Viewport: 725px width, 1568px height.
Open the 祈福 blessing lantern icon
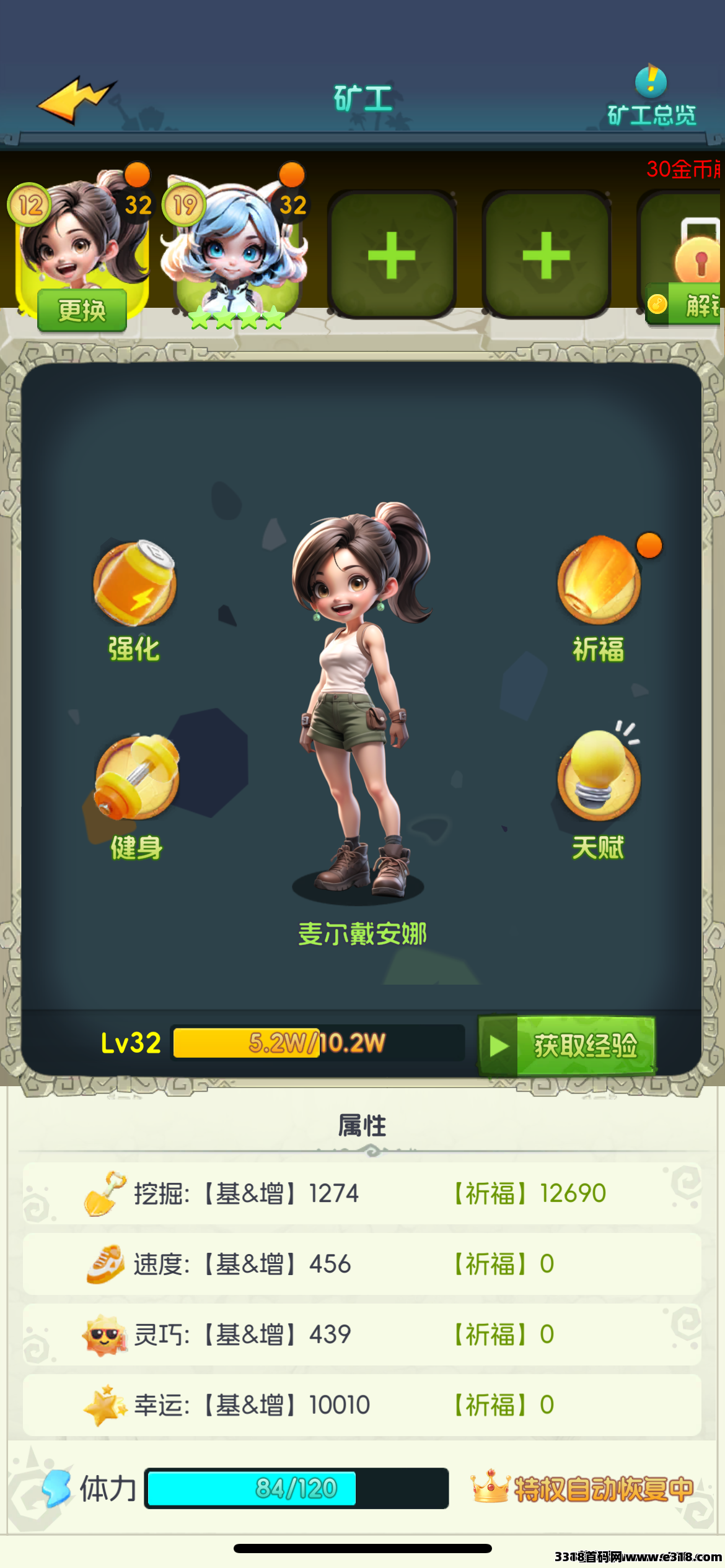(x=599, y=582)
